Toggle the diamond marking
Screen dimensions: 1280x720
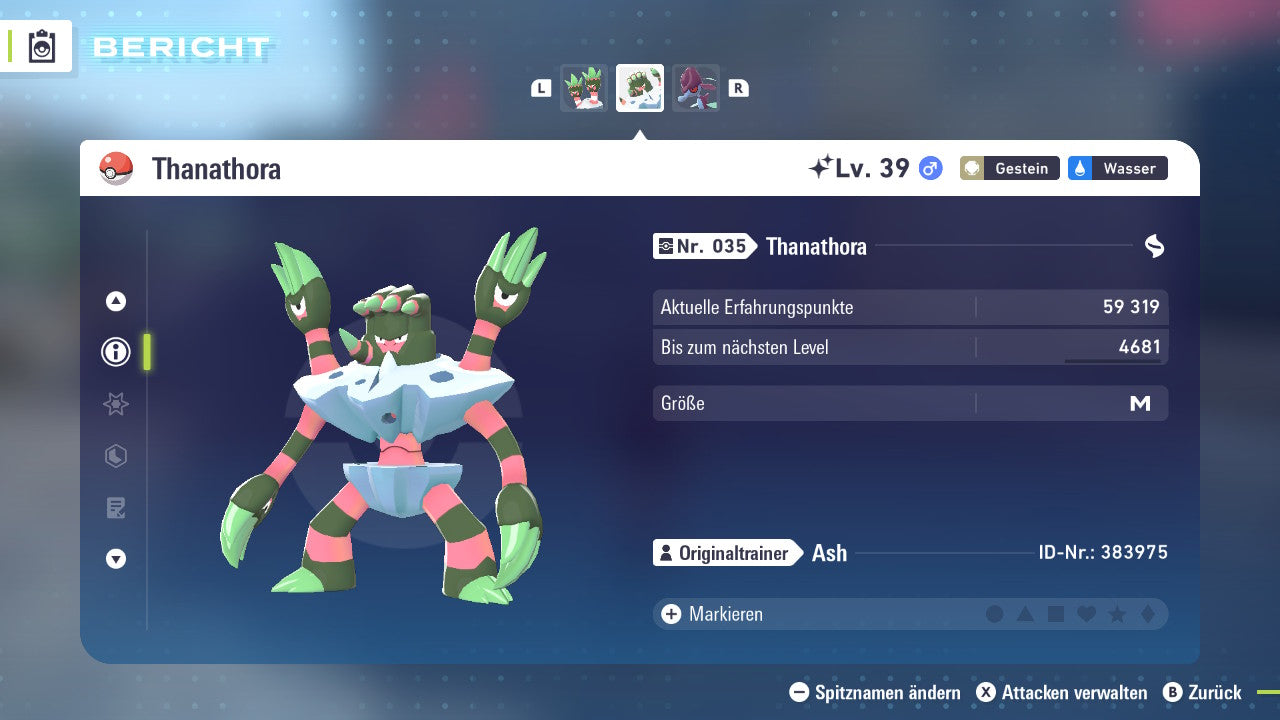click(x=1147, y=614)
